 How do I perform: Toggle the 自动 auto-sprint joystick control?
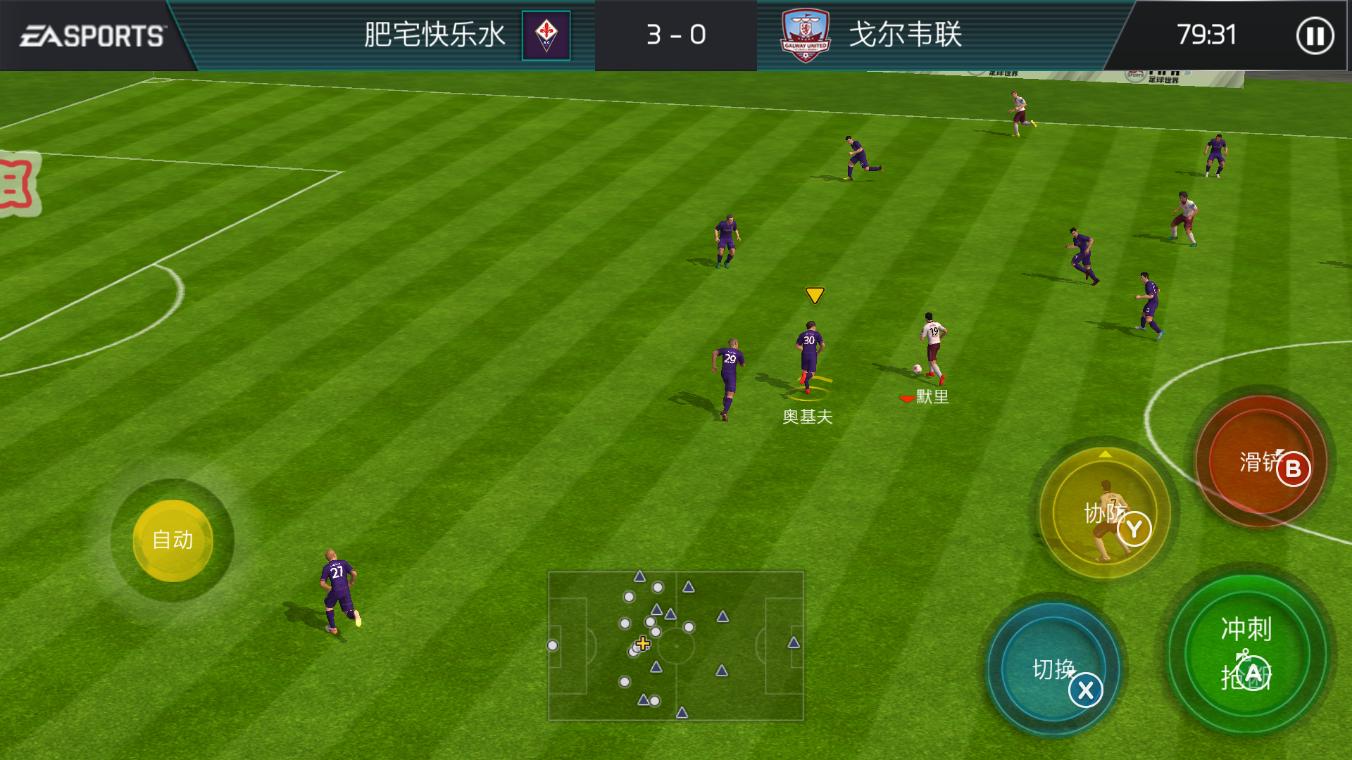(x=172, y=540)
